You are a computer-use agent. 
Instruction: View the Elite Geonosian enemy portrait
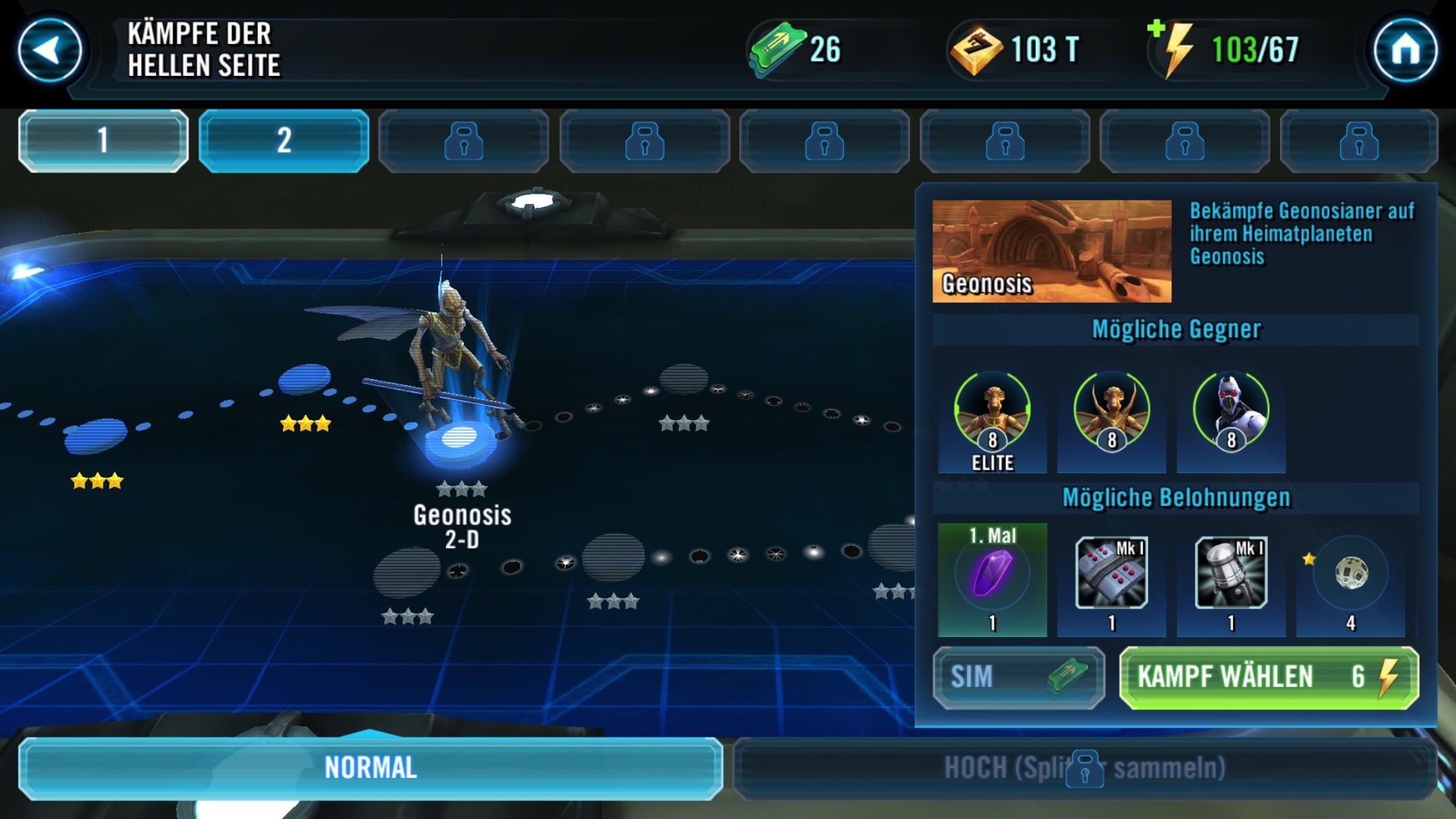[992, 412]
